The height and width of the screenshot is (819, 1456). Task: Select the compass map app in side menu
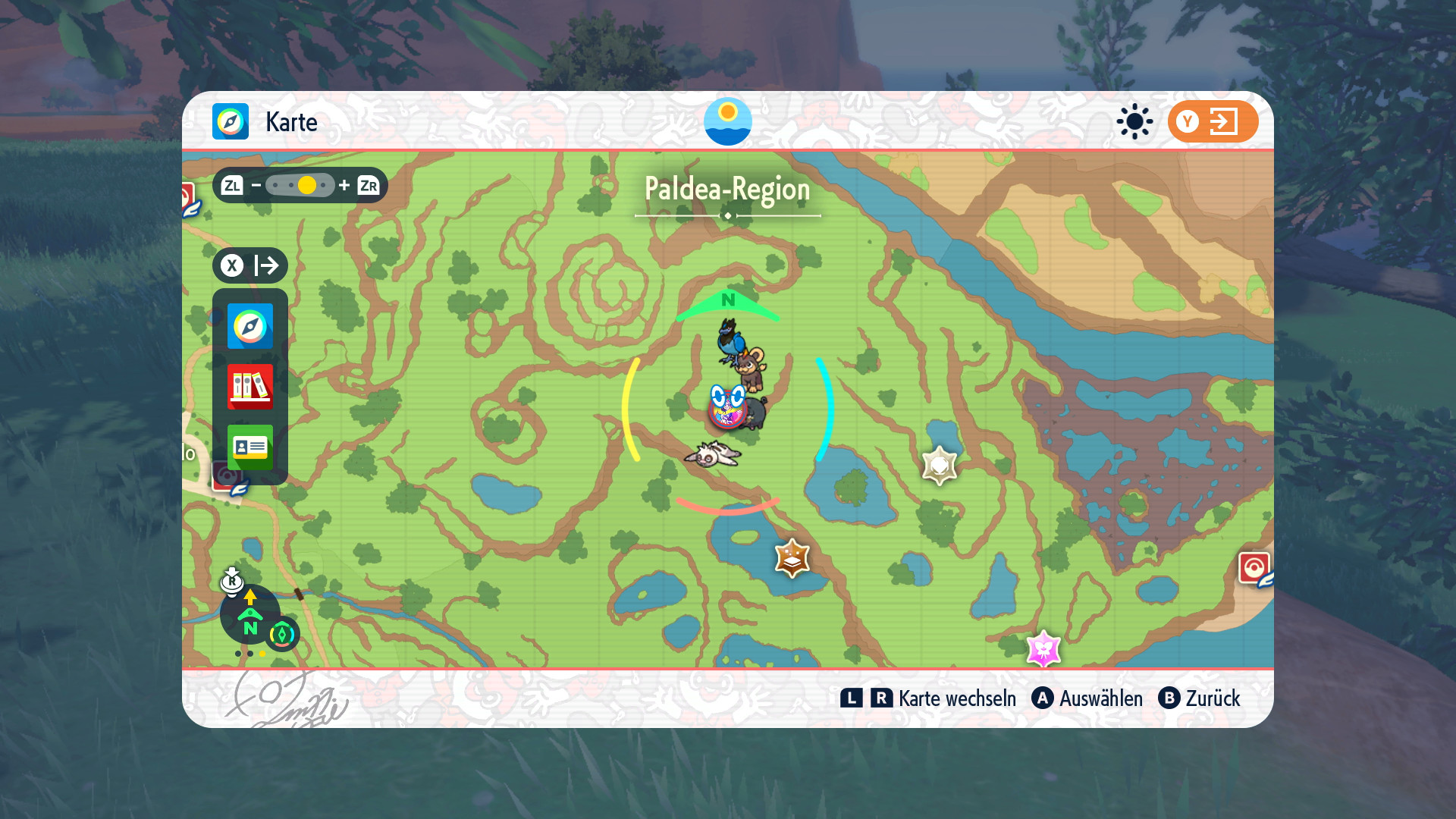pyautogui.click(x=250, y=326)
